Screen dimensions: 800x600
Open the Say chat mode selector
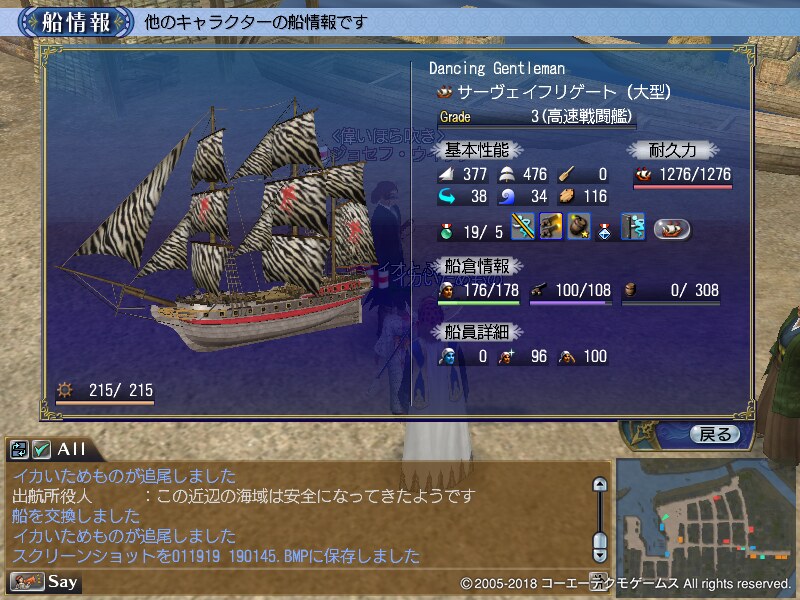[46, 581]
